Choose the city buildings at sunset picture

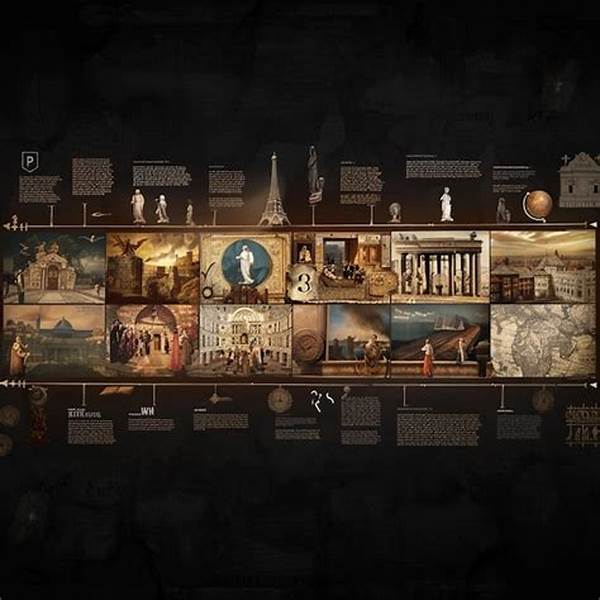(543, 267)
